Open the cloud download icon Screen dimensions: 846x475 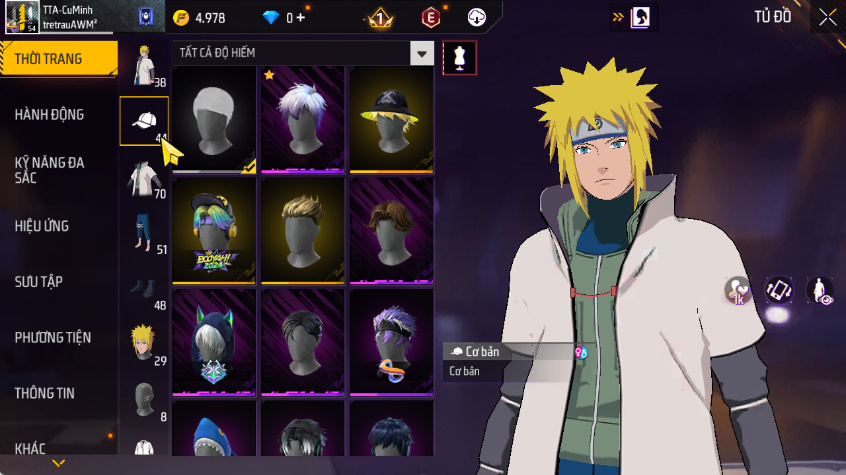[x=477, y=18]
